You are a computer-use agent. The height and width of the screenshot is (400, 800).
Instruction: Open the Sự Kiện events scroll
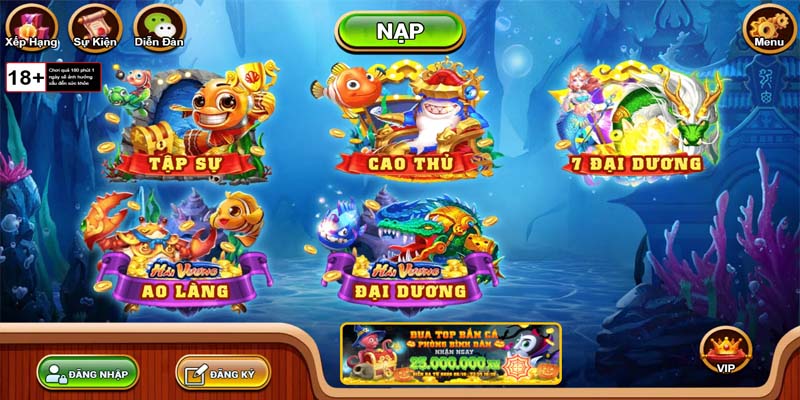(x=89, y=26)
